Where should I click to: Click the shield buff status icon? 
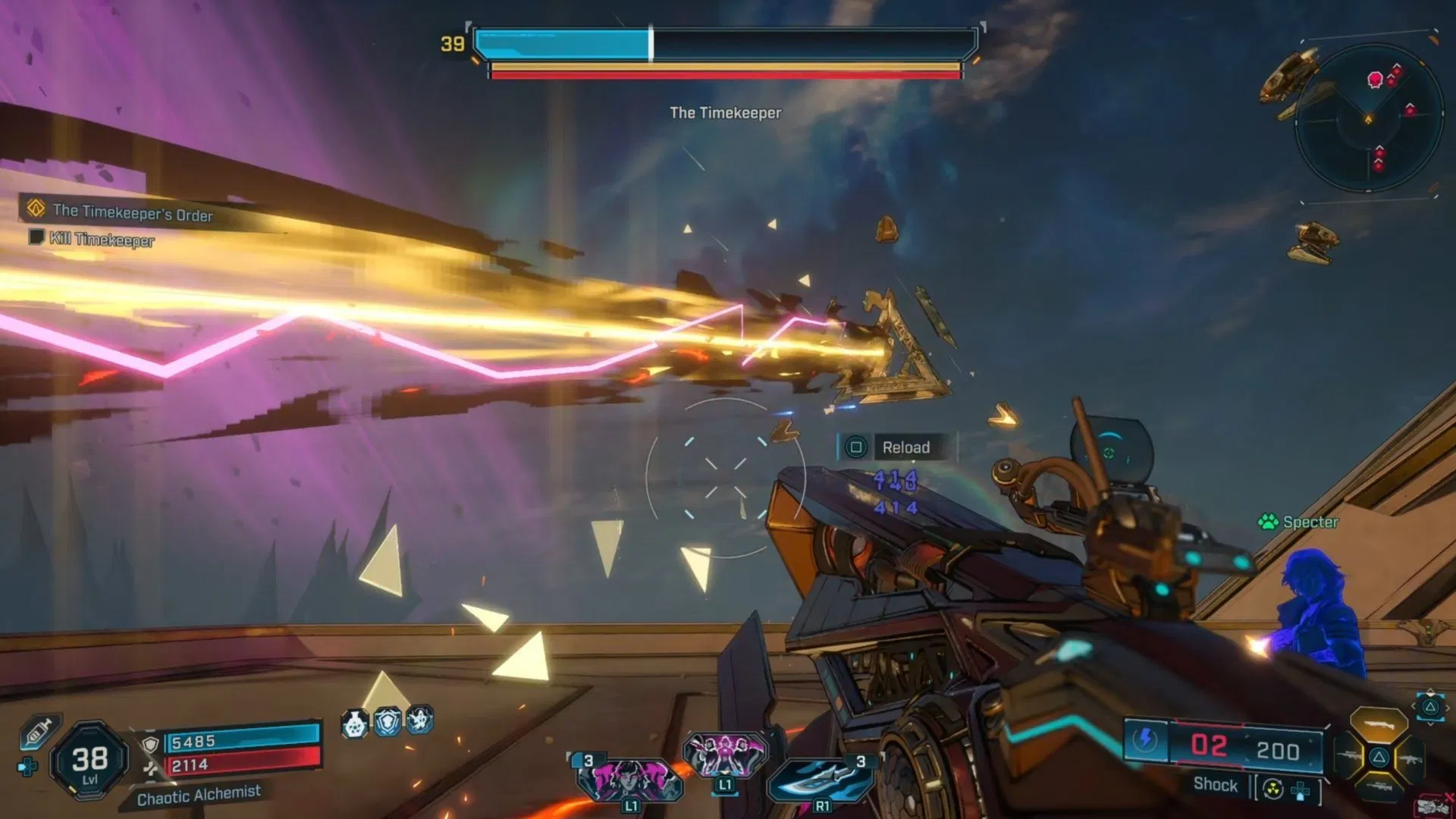388,721
